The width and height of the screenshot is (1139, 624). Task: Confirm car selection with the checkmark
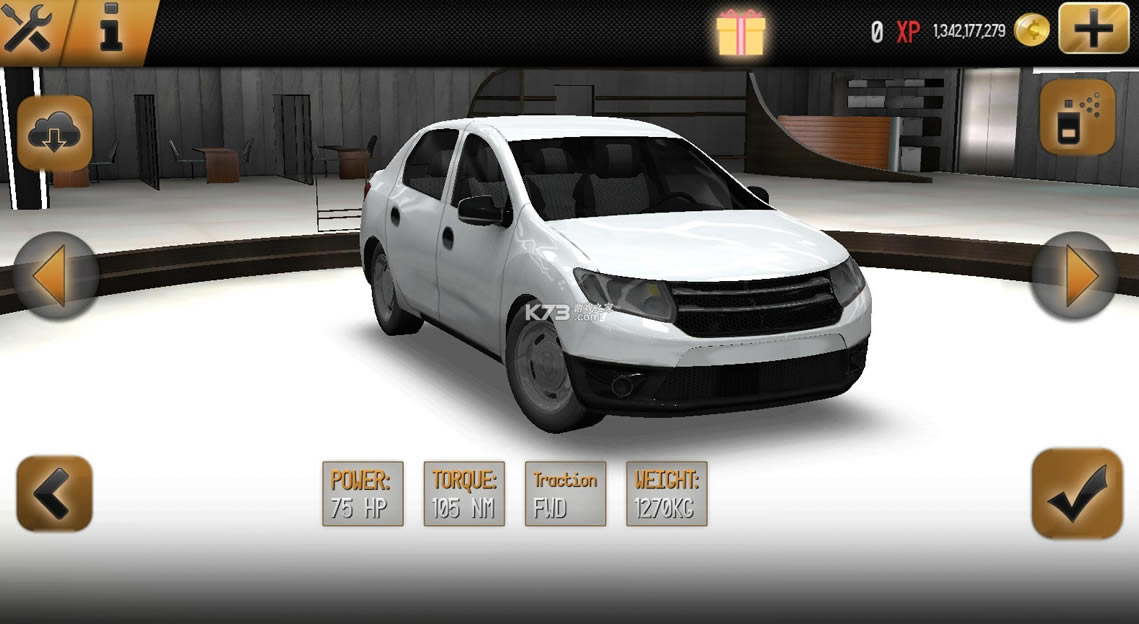click(x=1077, y=493)
